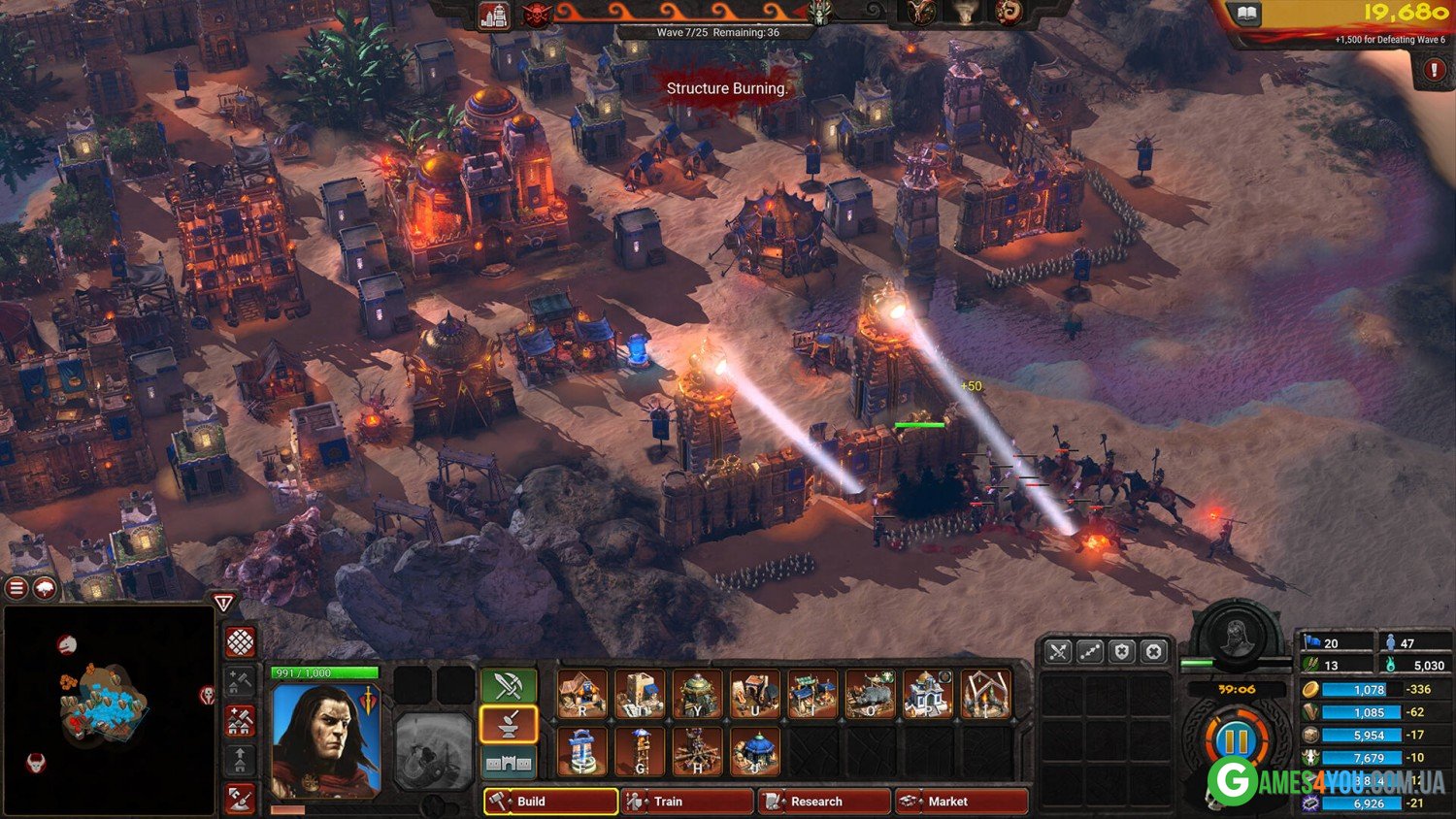
Task: Click the red exclamation alert icon
Action: [x=1434, y=70]
